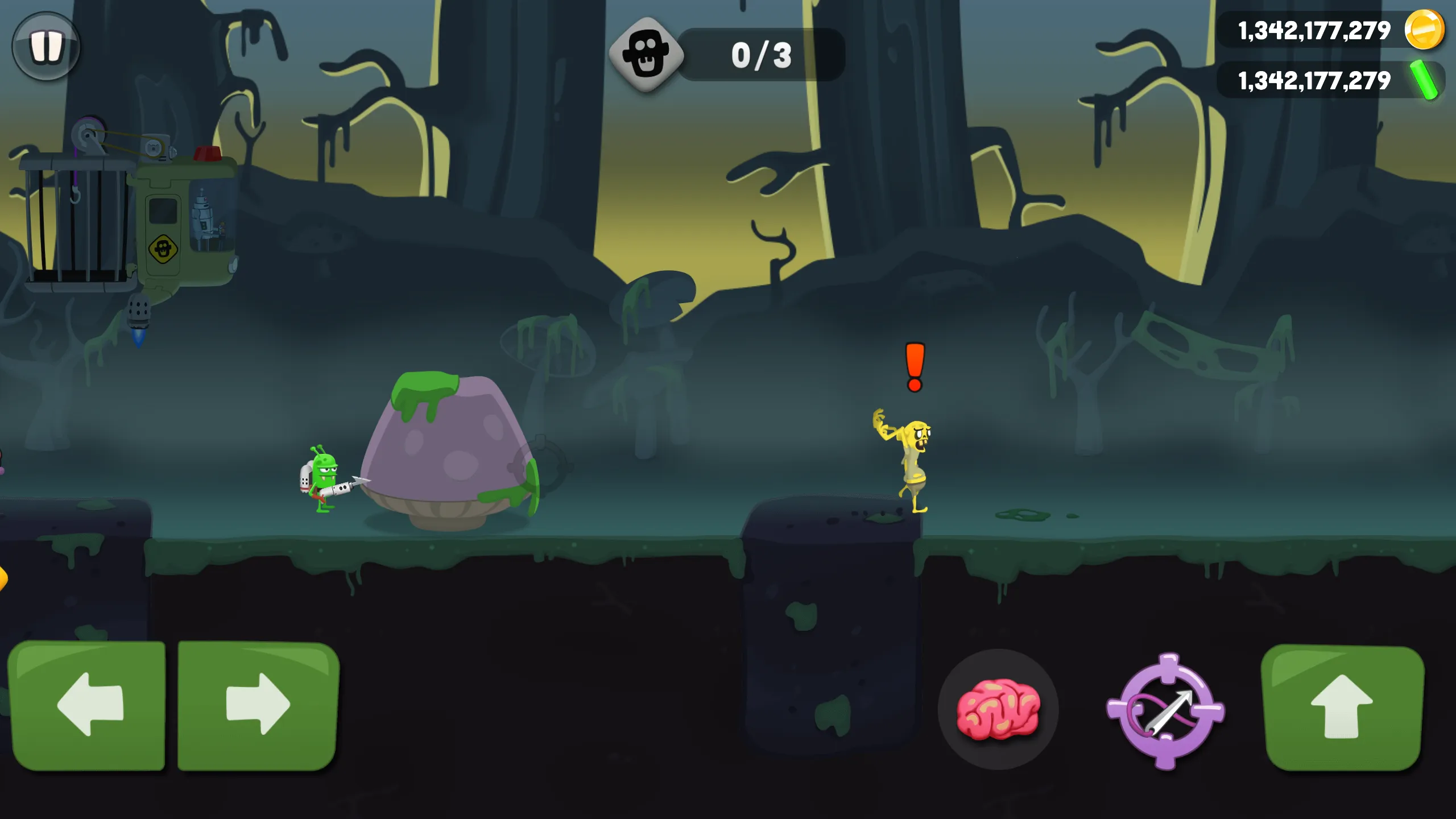
Task: Tap the left arrow movement button
Action: [x=88, y=705]
